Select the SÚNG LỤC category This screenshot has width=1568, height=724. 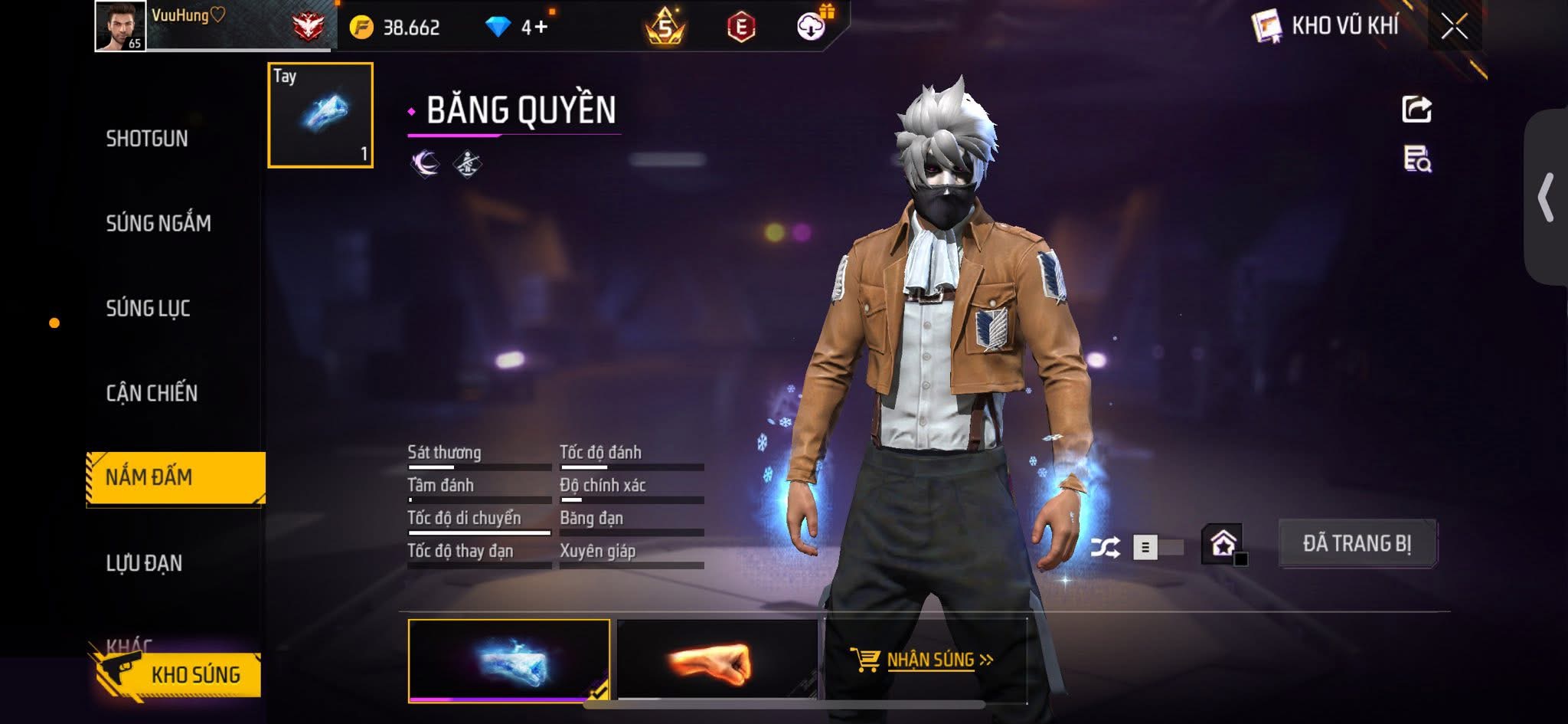(148, 309)
